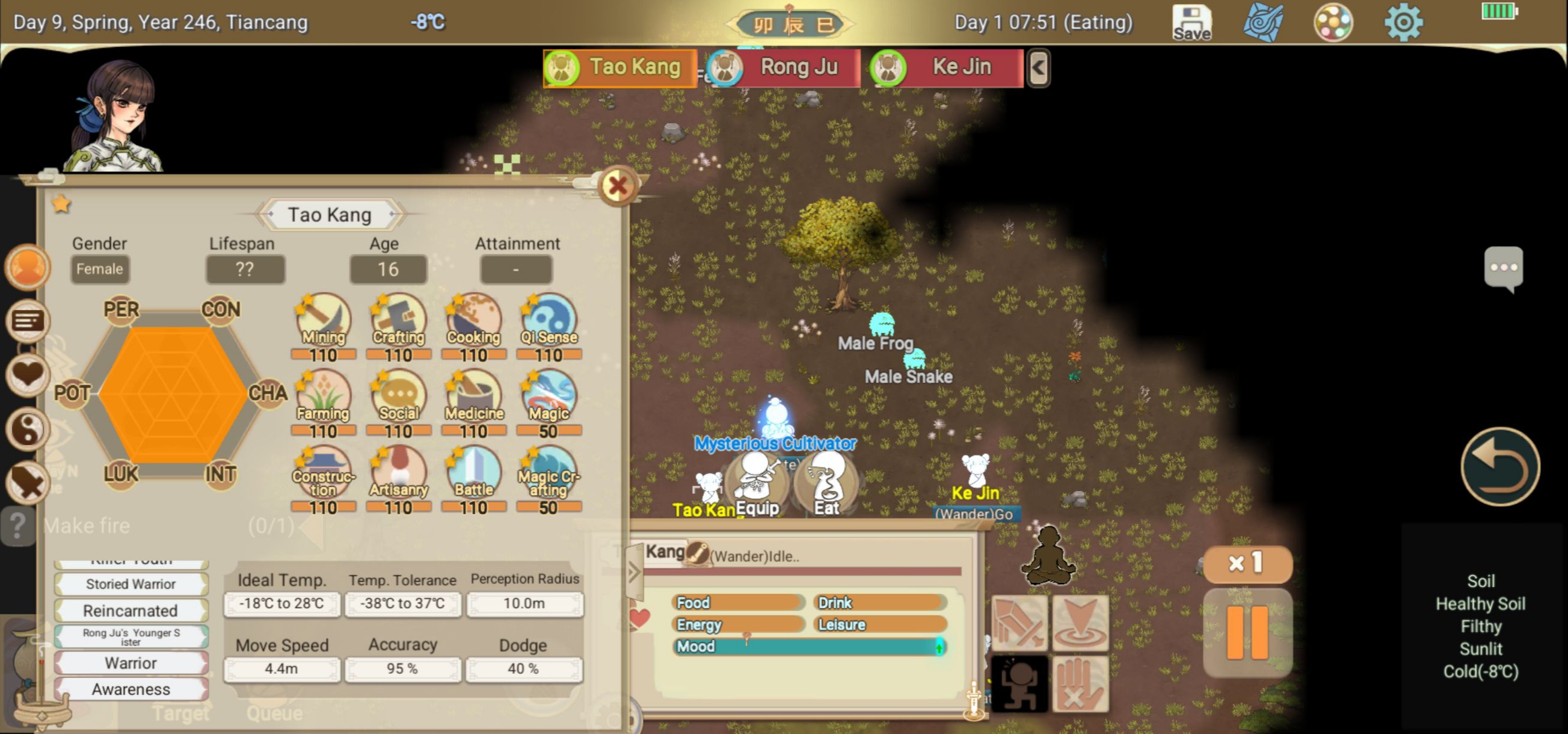The width and height of the screenshot is (1568, 734).
Task: Select the Reincarnated trait
Action: (131, 610)
